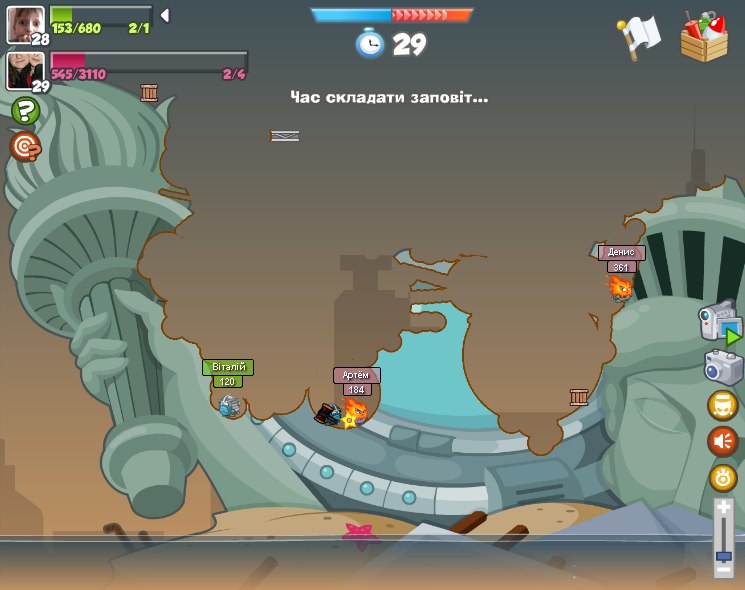Open the green question mark help

point(25,110)
